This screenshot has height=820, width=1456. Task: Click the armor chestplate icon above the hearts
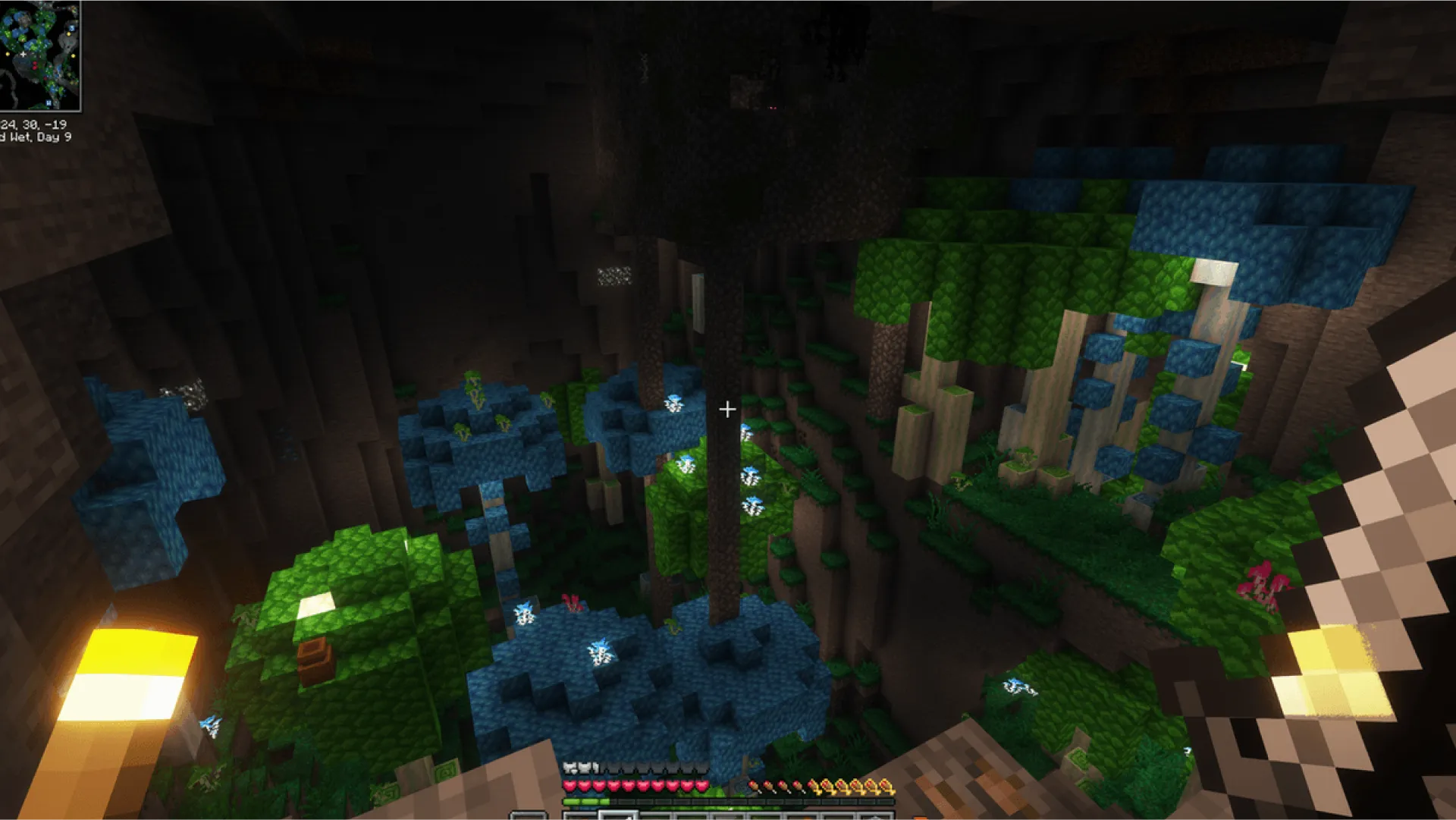[570, 765]
